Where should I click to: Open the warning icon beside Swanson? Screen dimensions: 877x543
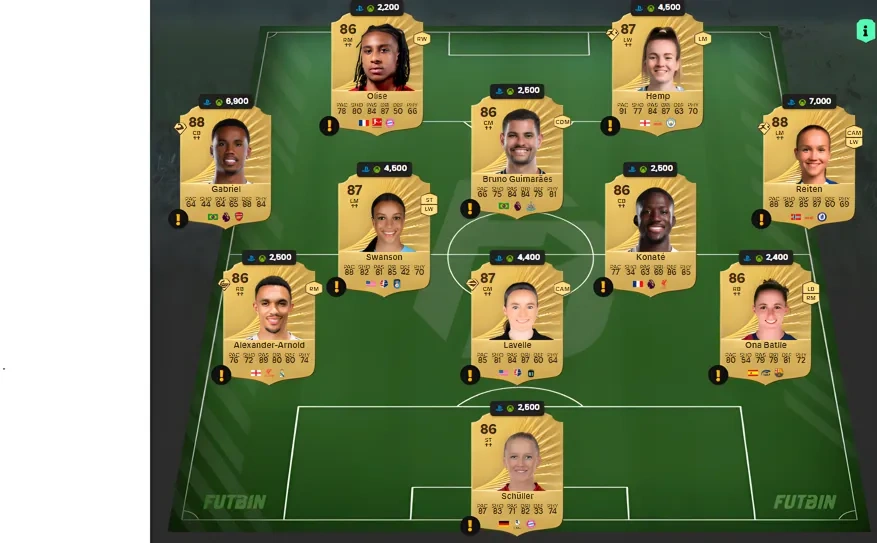coord(337,287)
